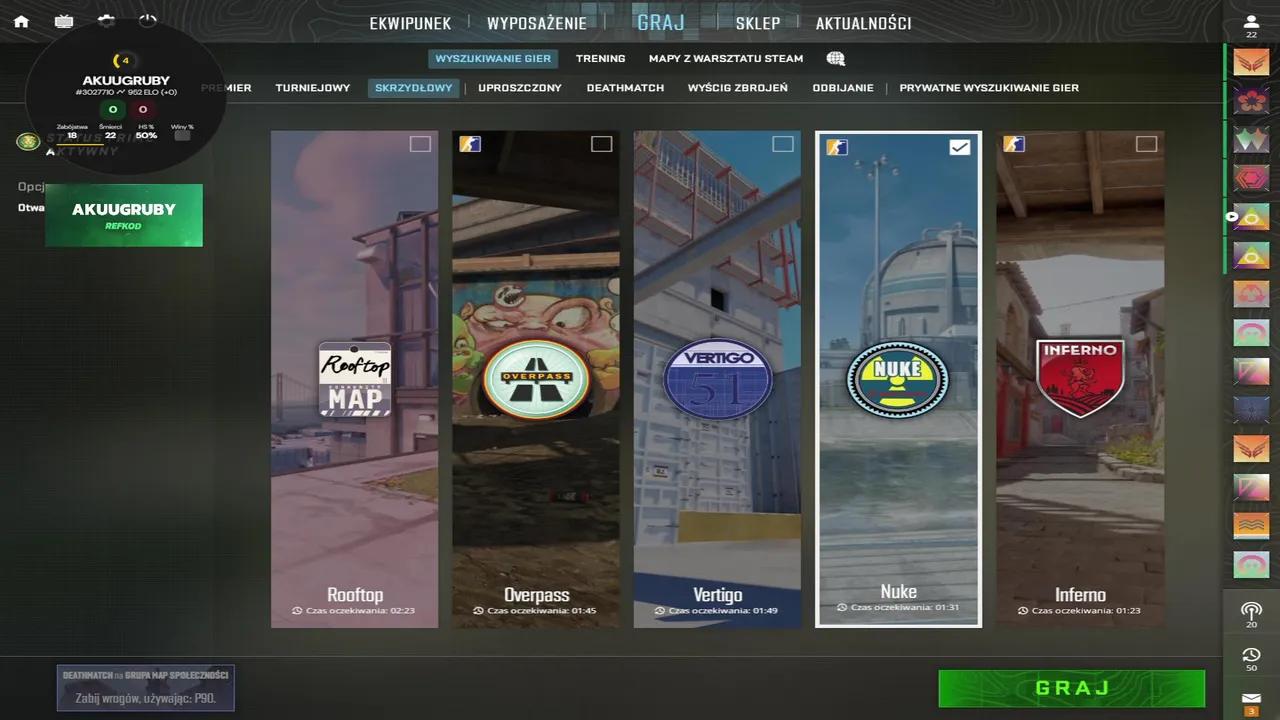Switch to the Turniejowy mode tab
This screenshot has width=1280, height=720.
pyautogui.click(x=312, y=87)
